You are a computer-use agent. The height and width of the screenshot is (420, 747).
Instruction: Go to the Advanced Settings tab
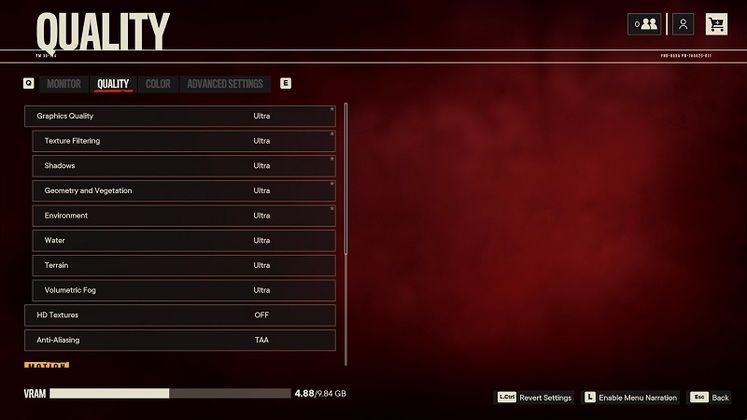click(225, 84)
